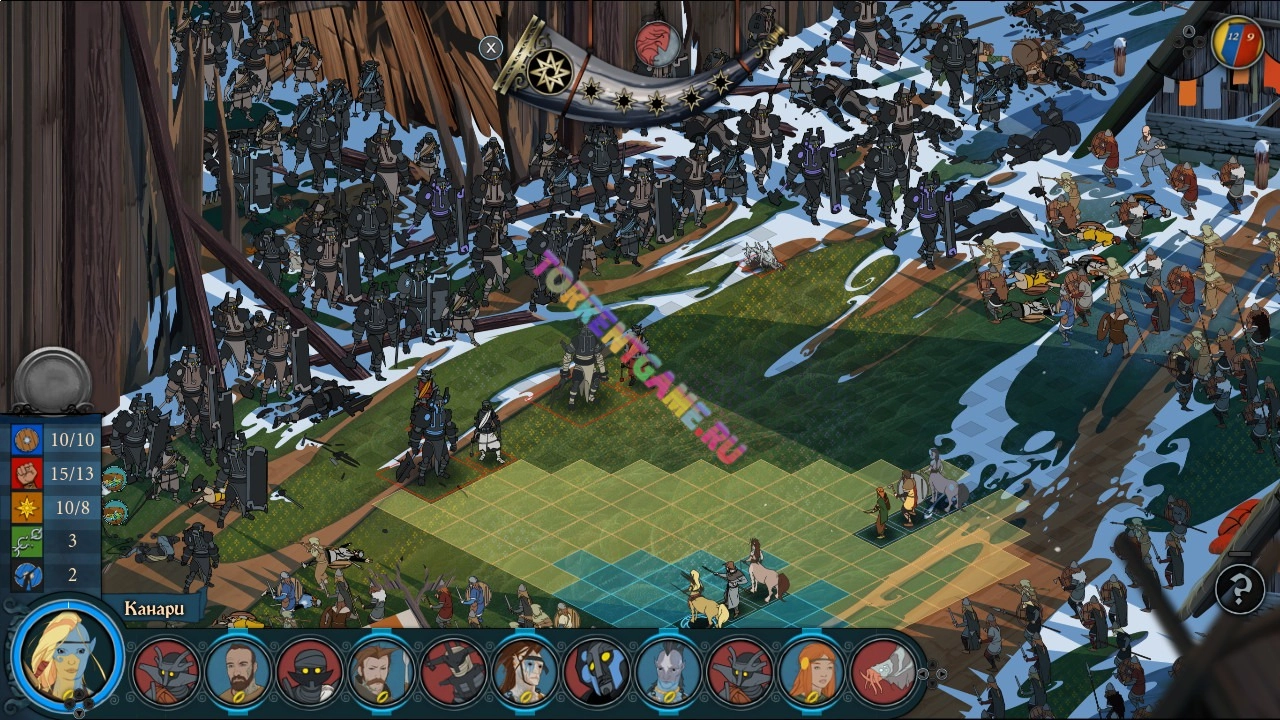Click the blue-red unit count shield
1280x720 pixels.
pyautogui.click(x=1237, y=42)
